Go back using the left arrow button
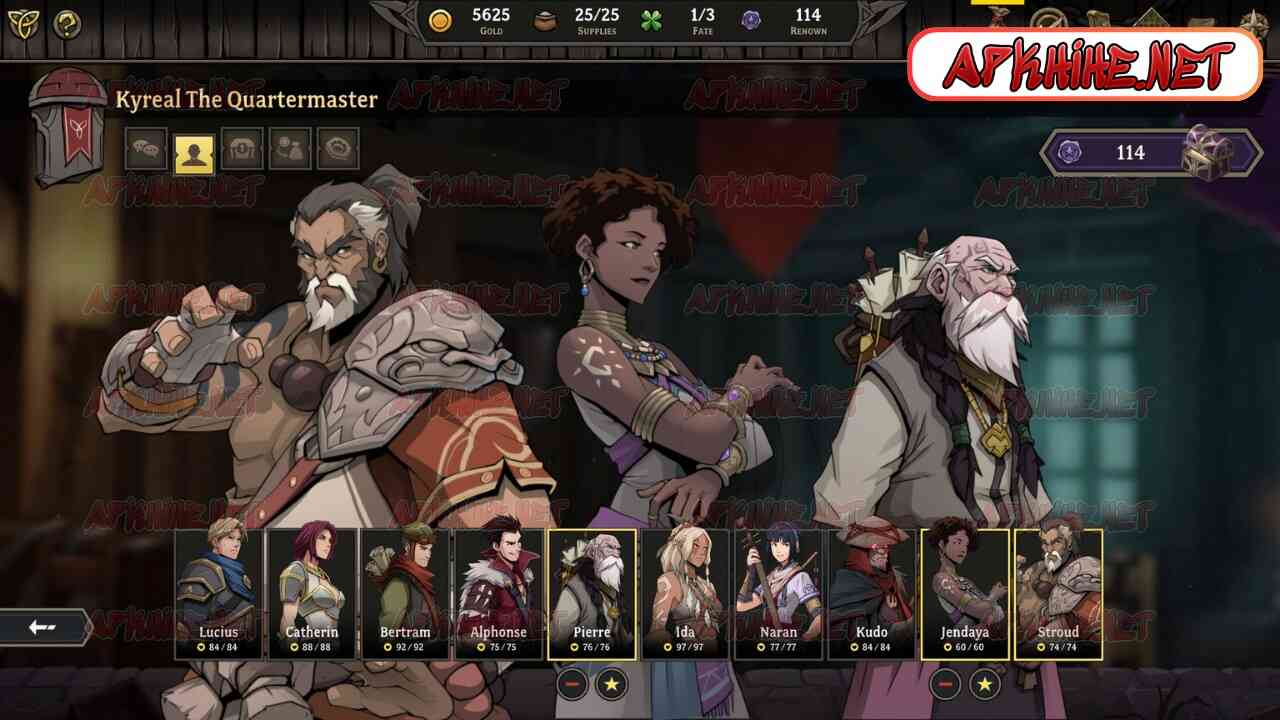 pyautogui.click(x=43, y=627)
